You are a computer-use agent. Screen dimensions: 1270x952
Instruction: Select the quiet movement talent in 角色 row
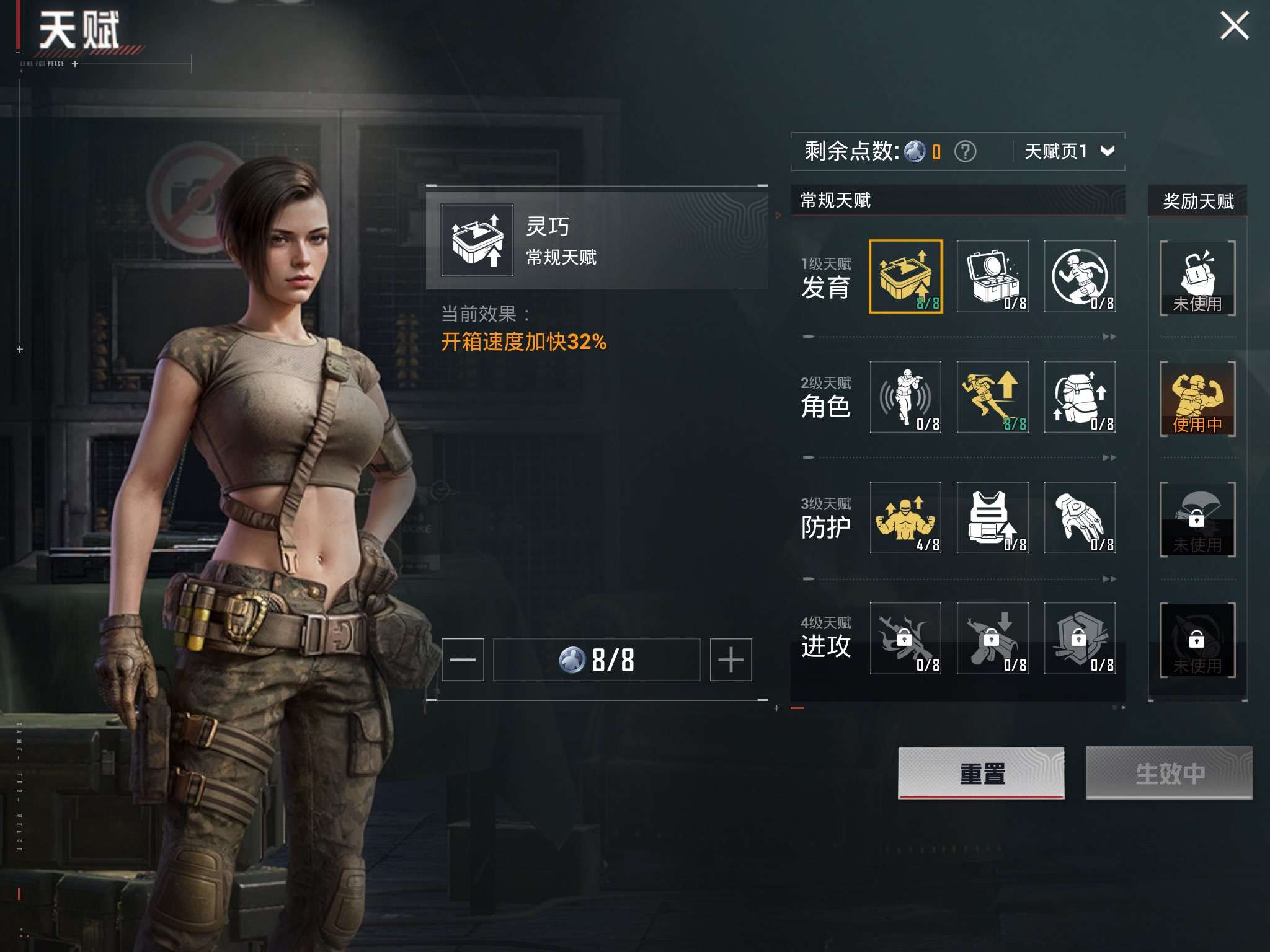(x=905, y=397)
